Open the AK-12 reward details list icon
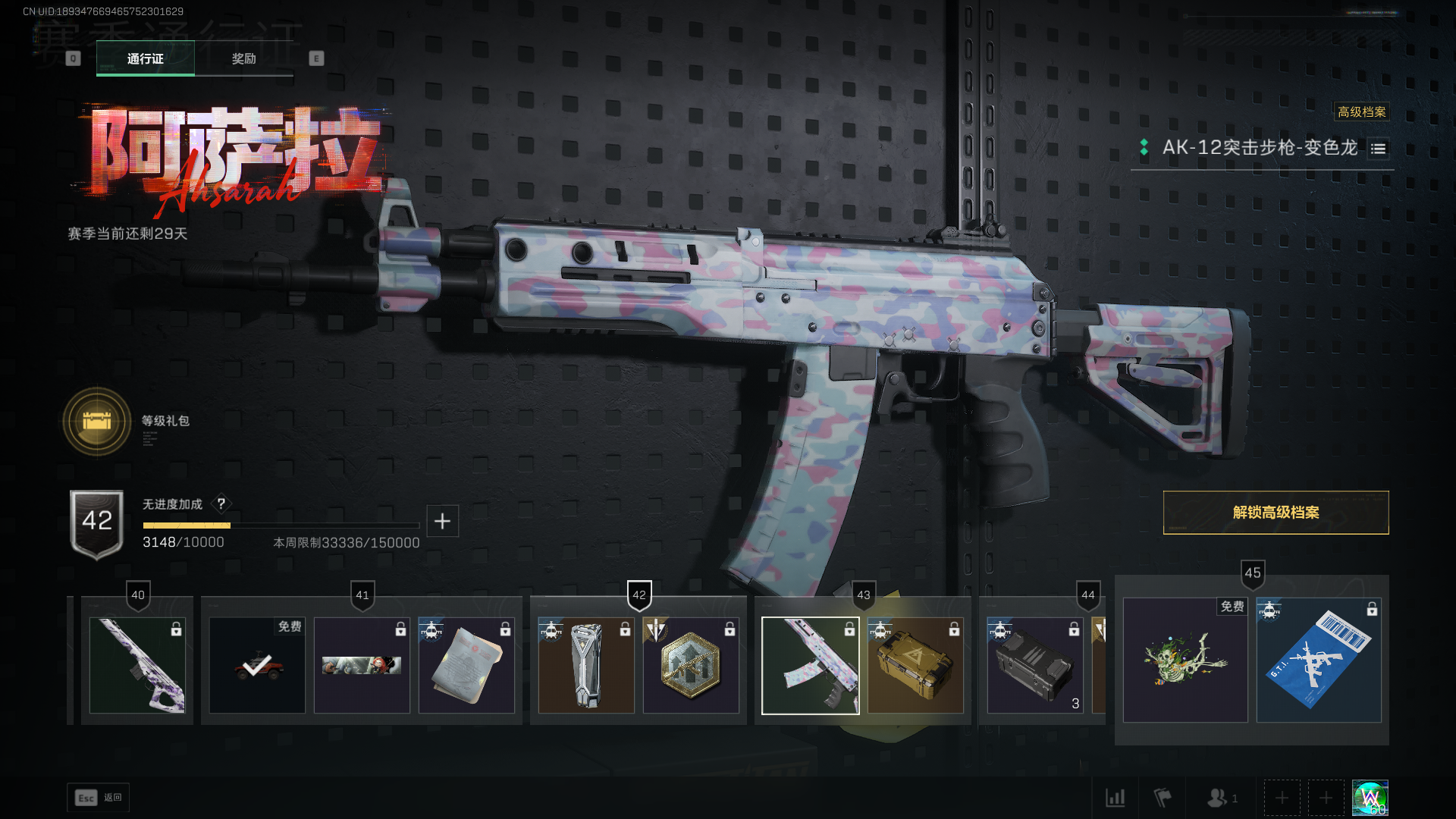Viewport: 1456px width, 819px height. tap(1378, 149)
